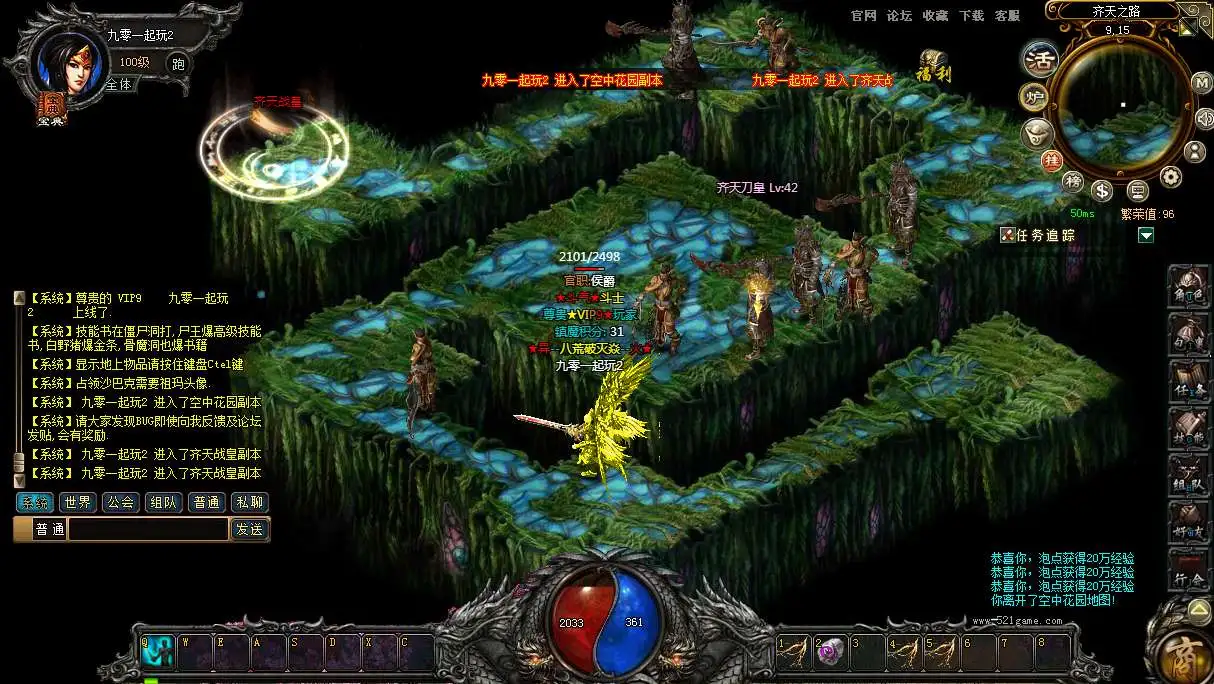Screen dimensions: 1214x684
Task: Switch chat to the 公会 guild tab
Action: [x=121, y=502]
